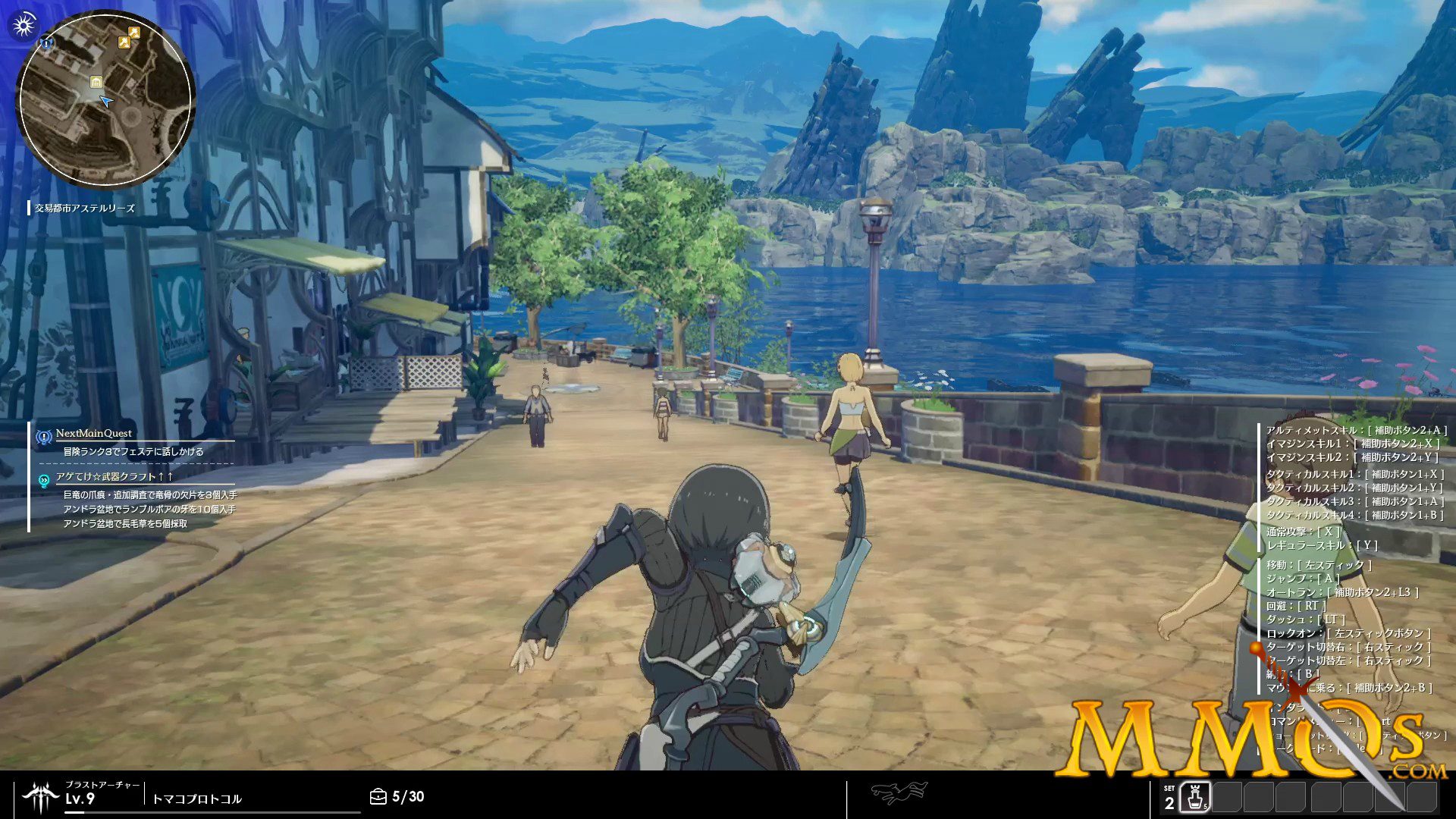Select the アゲてけ☆武器クラフト side quest entry
1456x819 pixels.
coord(114,477)
